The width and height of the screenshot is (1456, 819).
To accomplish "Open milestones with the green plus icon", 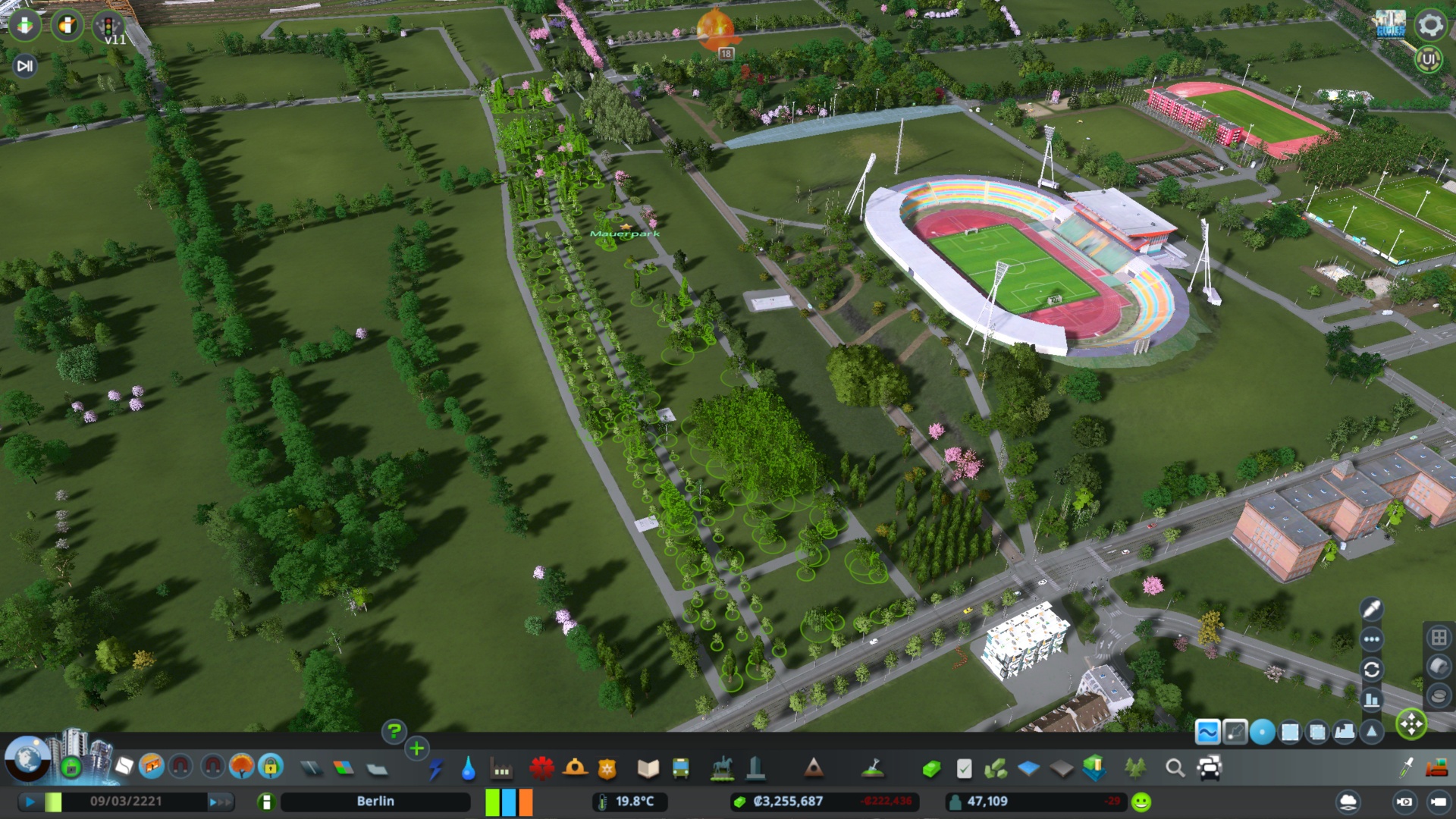I will click(x=416, y=748).
